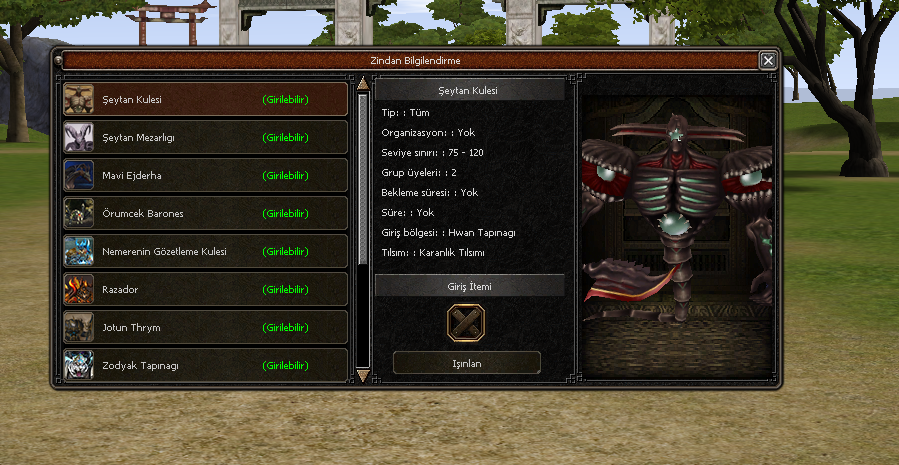Image resolution: width=899 pixels, height=465 pixels.
Task: Open Nemerenin Gözetleme Kulesi dungeon info
Action: click(x=205, y=251)
